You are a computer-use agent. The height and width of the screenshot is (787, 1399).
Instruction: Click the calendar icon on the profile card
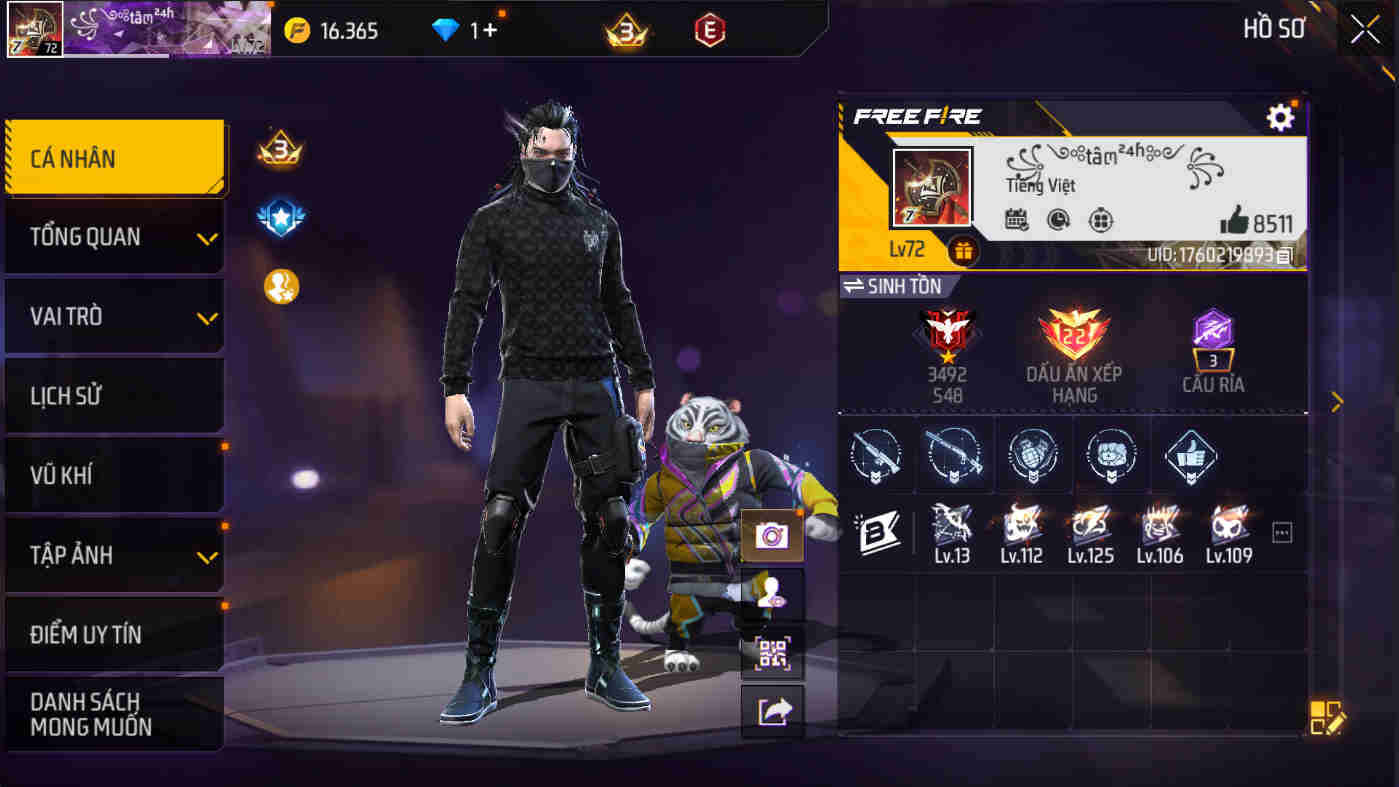pos(1017,220)
